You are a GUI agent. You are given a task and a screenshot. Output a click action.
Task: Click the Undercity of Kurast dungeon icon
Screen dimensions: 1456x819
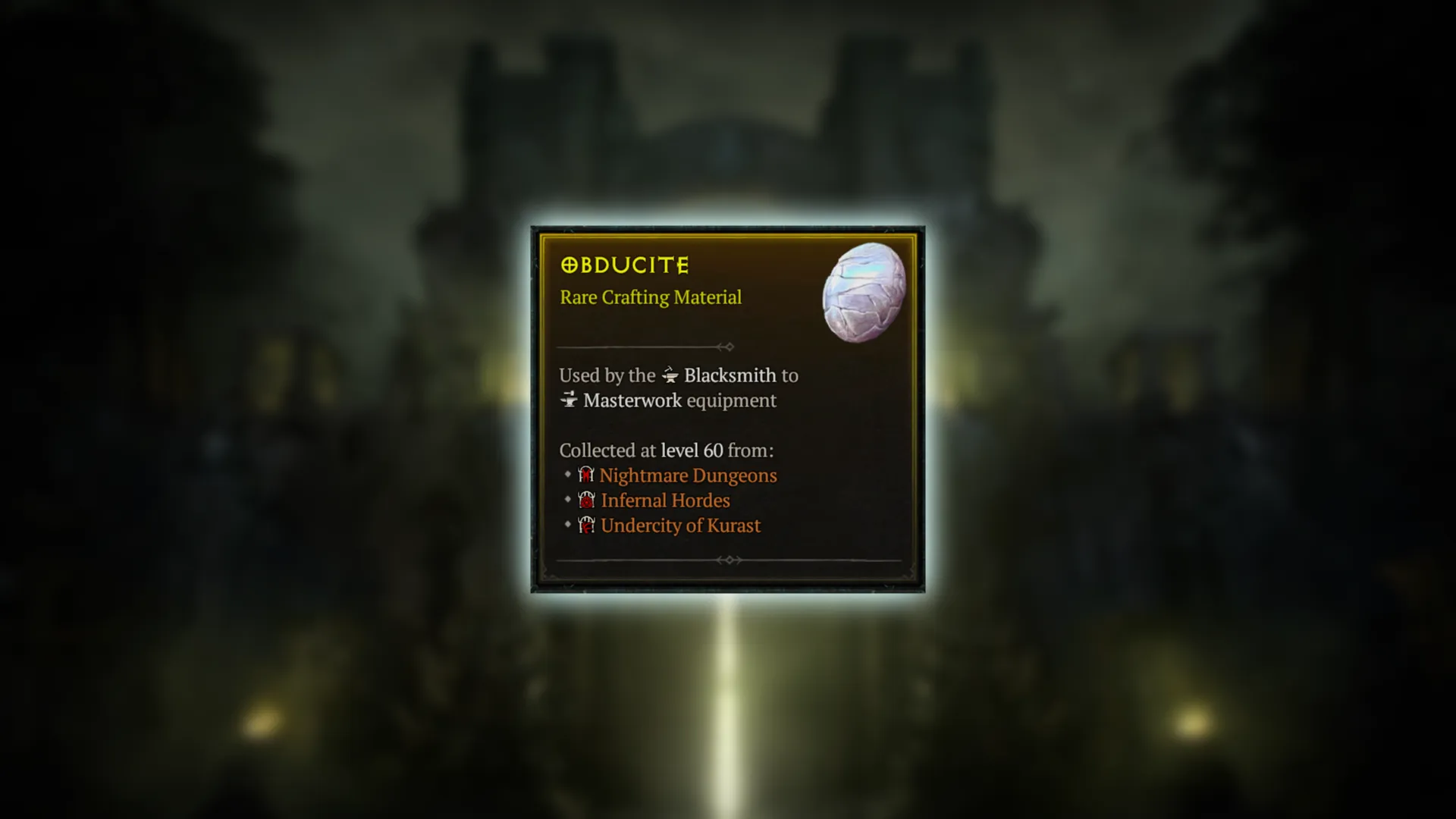pos(585,525)
